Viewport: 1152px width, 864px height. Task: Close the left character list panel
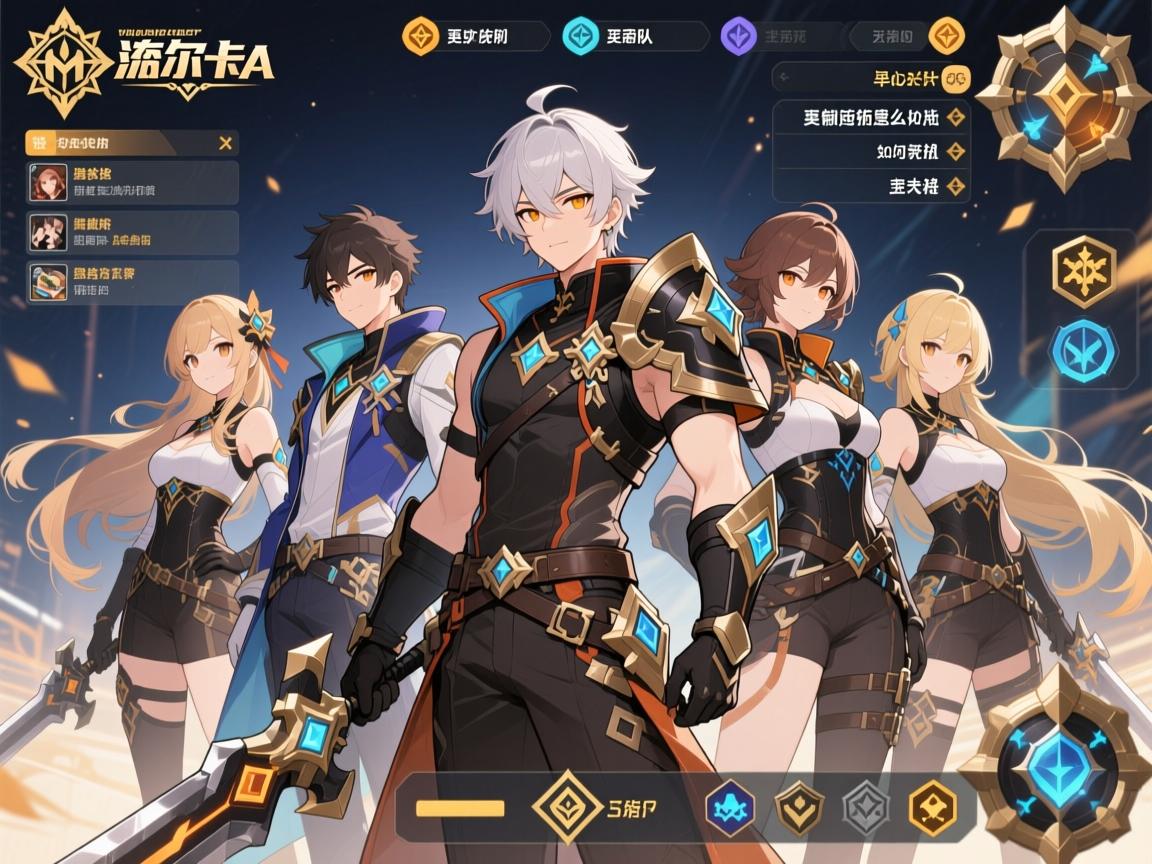click(x=226, y=143)
